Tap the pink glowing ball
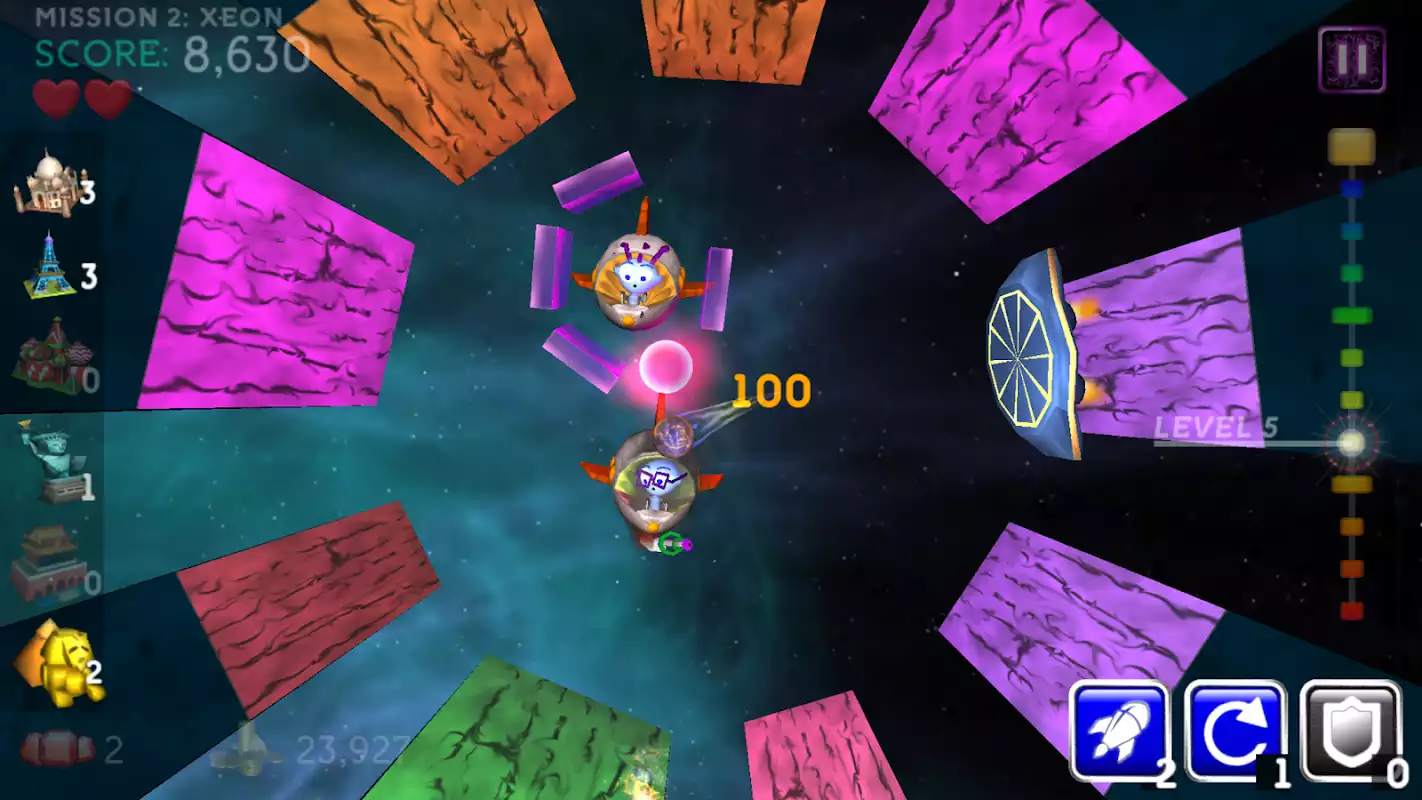Screen dimensions: 1422x800 pyautogui.click(x=668, y=368)
